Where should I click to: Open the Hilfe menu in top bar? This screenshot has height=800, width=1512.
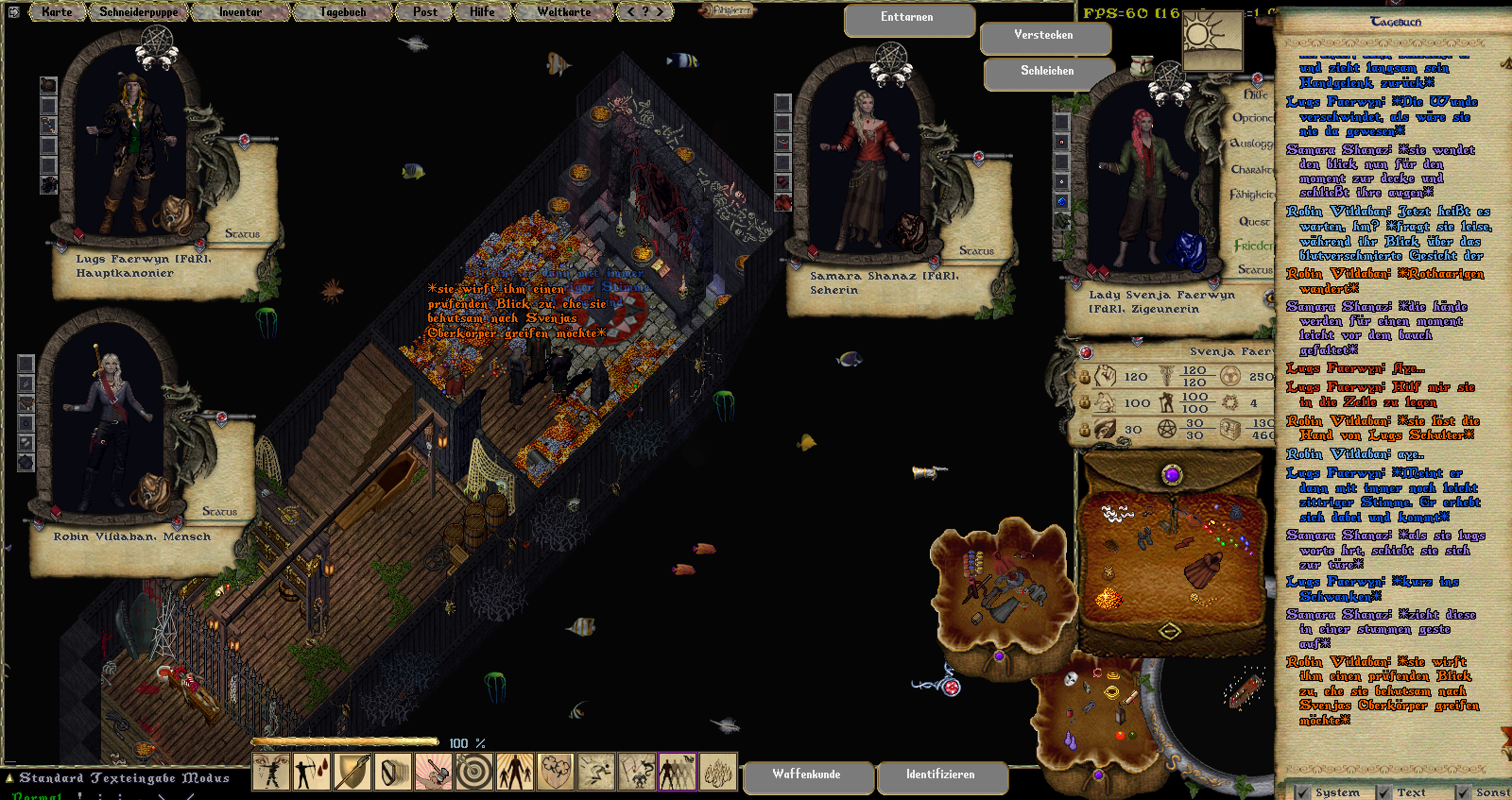tap(482, 12)
